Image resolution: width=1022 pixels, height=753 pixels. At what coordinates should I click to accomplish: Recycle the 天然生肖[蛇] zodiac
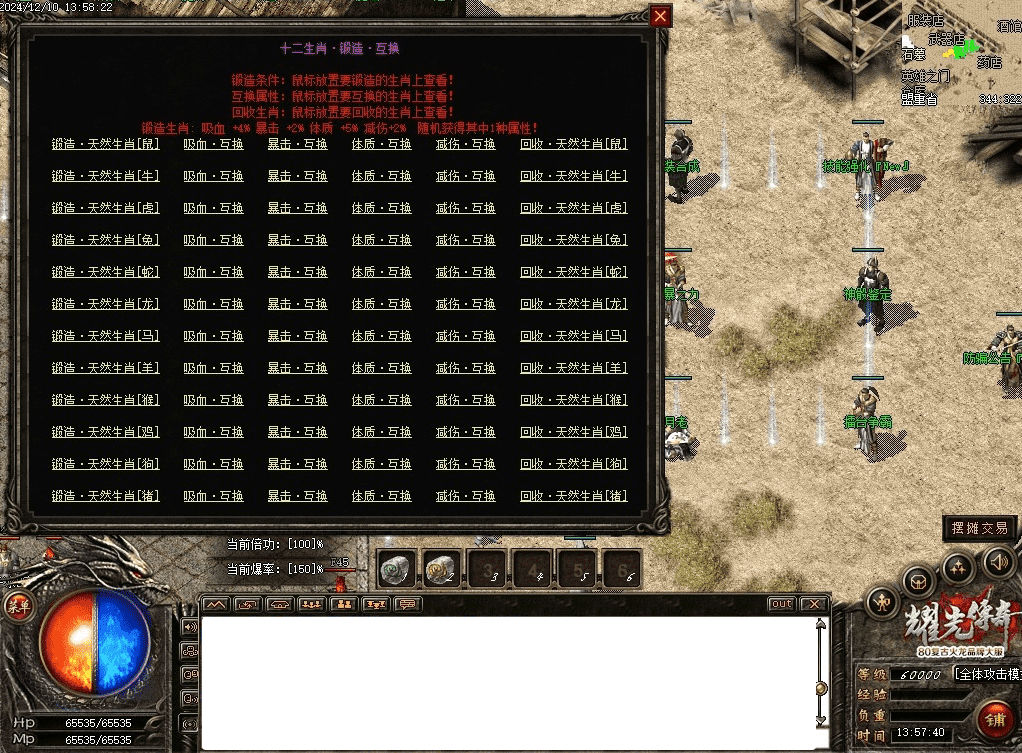(x=574, y=272)
